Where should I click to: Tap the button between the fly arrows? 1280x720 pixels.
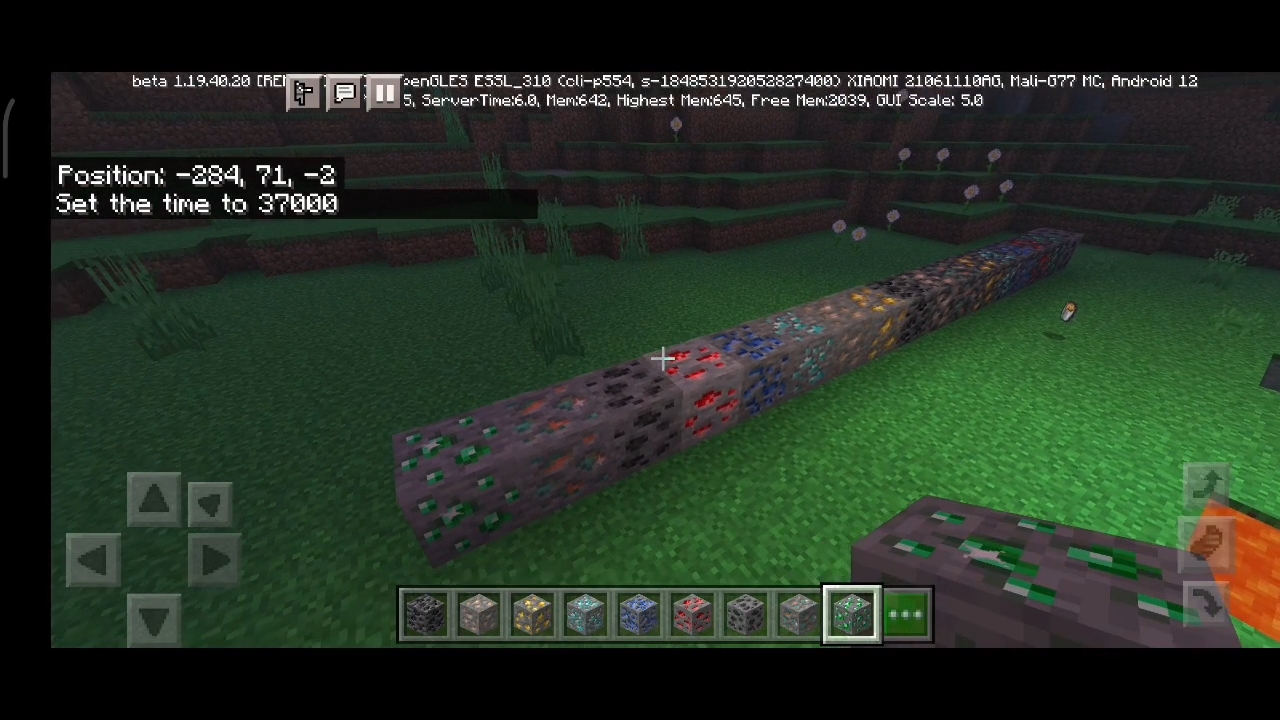[x=1208, y=541]
